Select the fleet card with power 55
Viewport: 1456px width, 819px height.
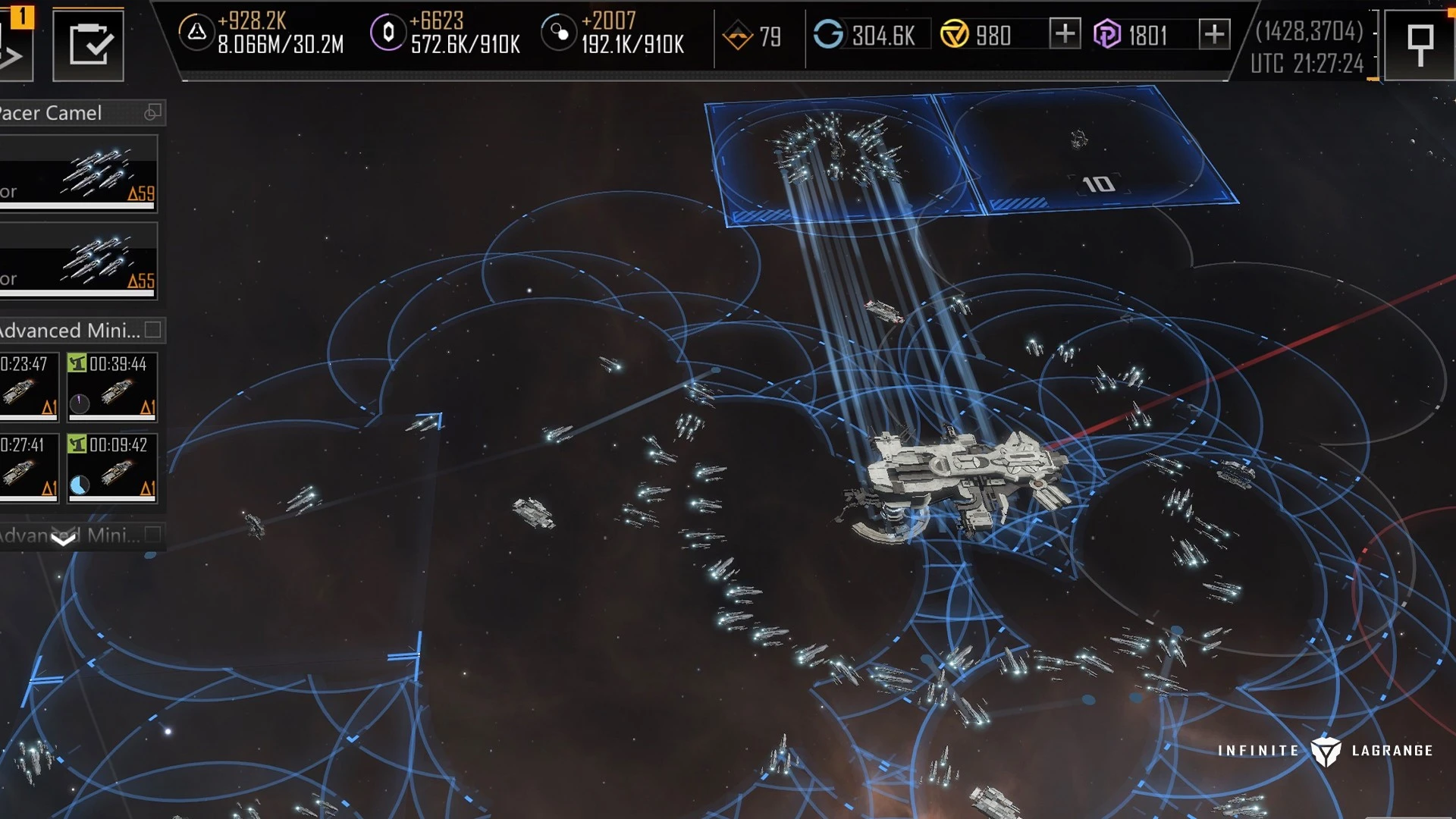[79, 260]
